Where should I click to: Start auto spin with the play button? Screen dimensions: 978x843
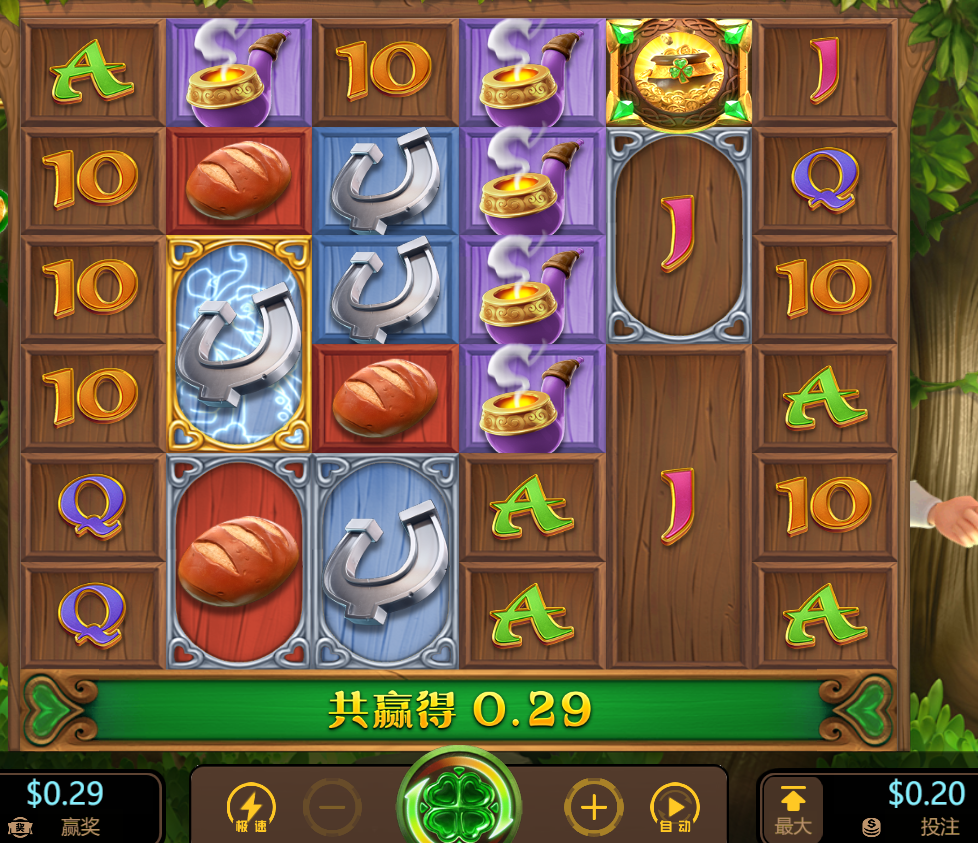click(675, 806)
